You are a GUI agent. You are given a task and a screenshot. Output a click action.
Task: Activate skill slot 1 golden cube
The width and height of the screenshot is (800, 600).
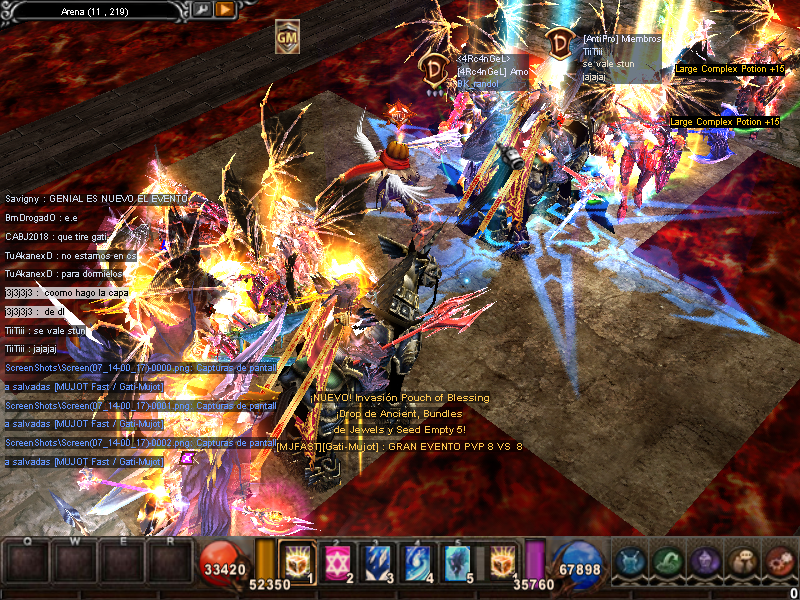(x=300, y=563)
